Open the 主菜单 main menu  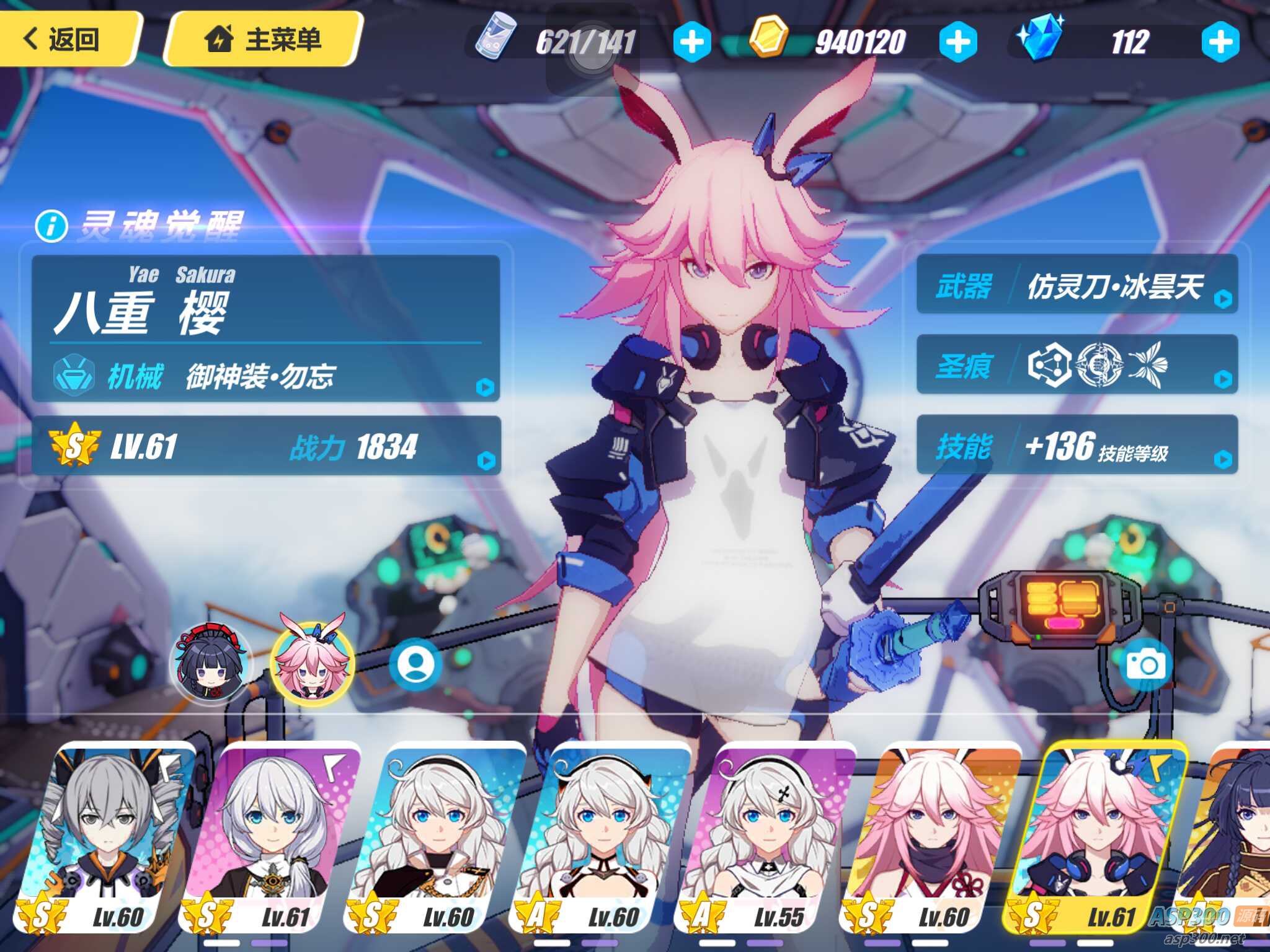click(x=264, y=40)
